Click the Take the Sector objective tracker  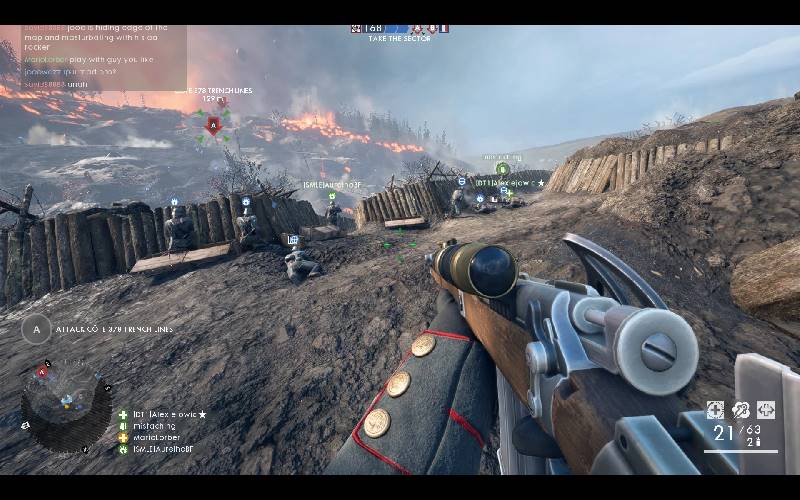pyautogui.click(x=398, y=31)
